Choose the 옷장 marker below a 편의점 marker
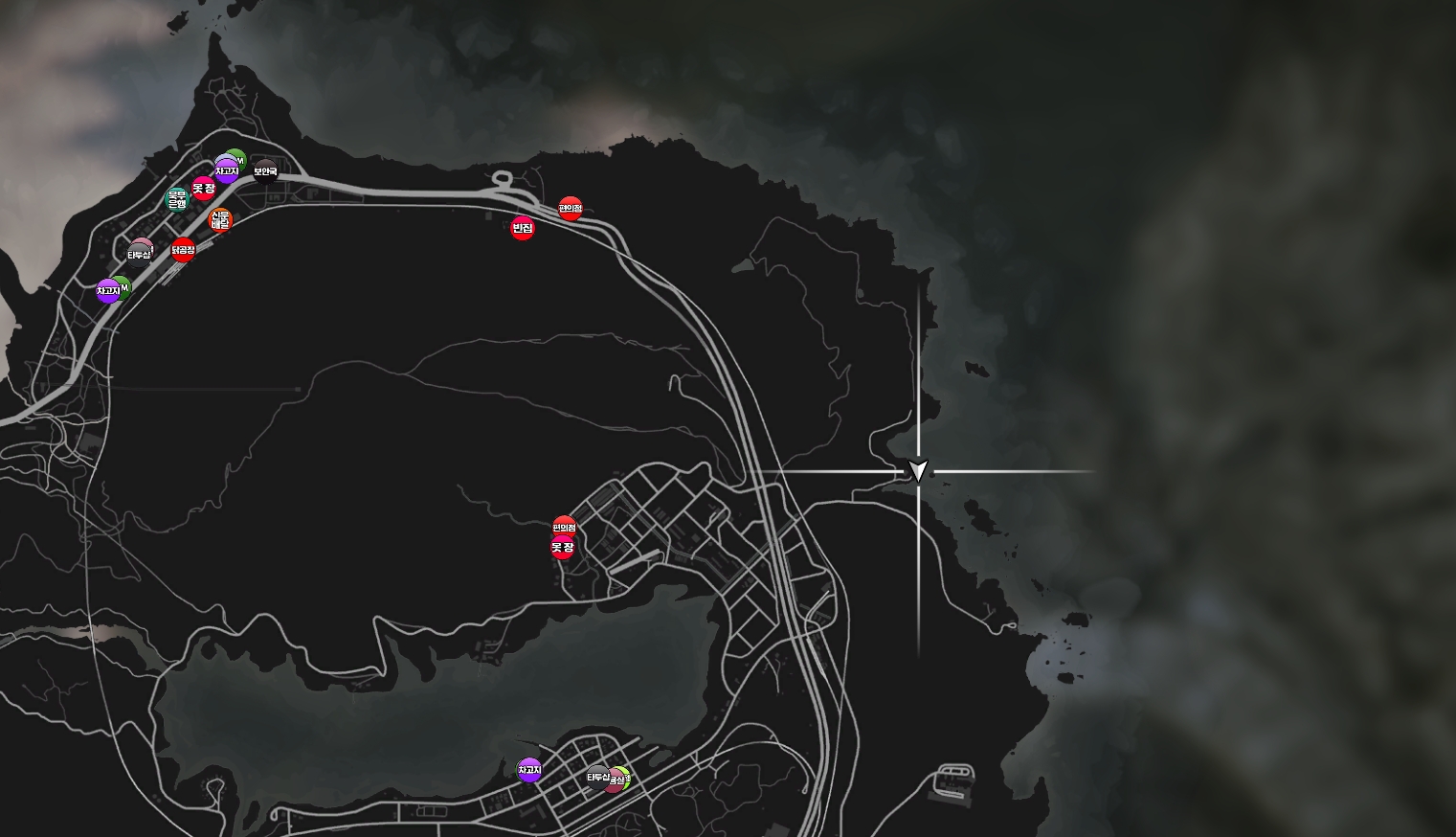This screenshot has width=1456, height=837. click(562, 548)
